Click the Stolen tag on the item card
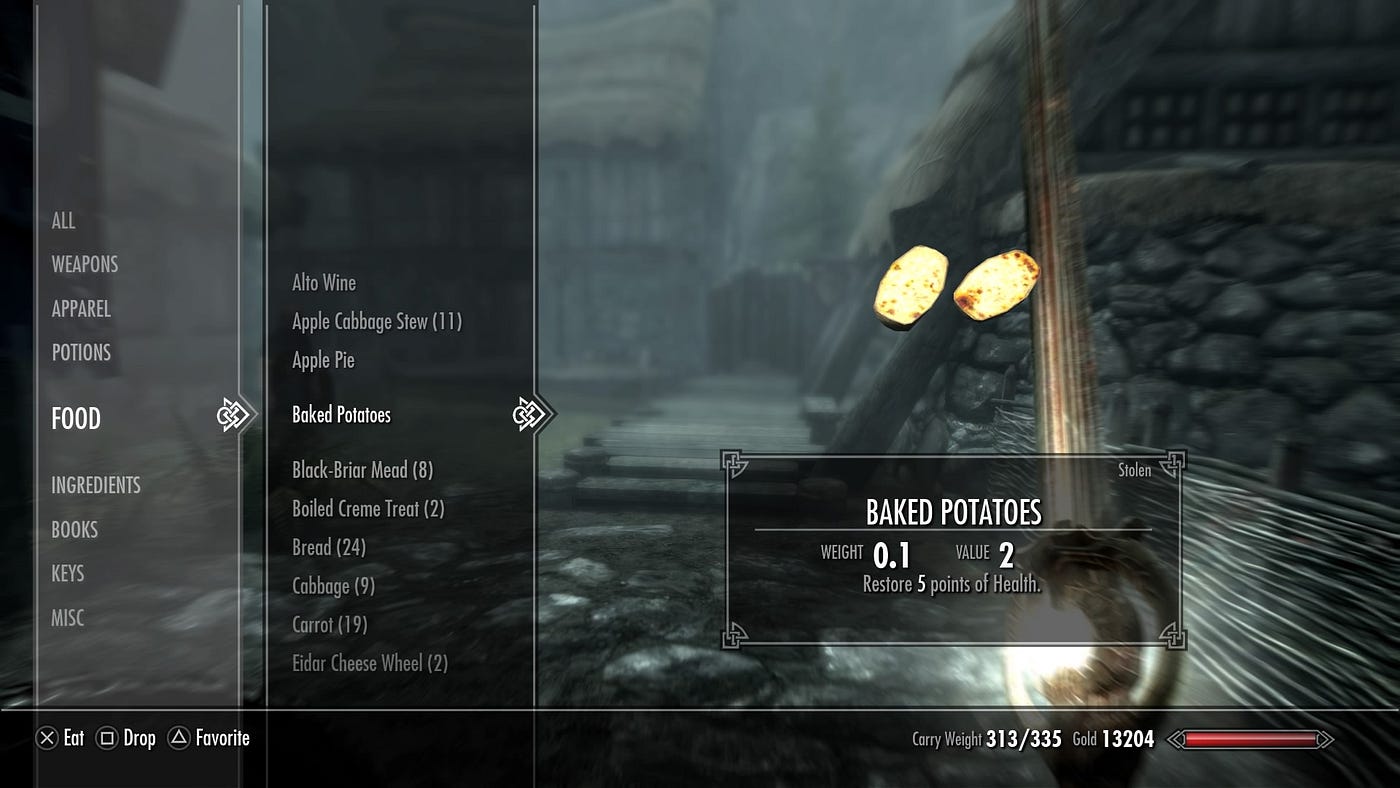Screen dimensions: 1400x788 pyautogui.click(x=1134, y=470)
